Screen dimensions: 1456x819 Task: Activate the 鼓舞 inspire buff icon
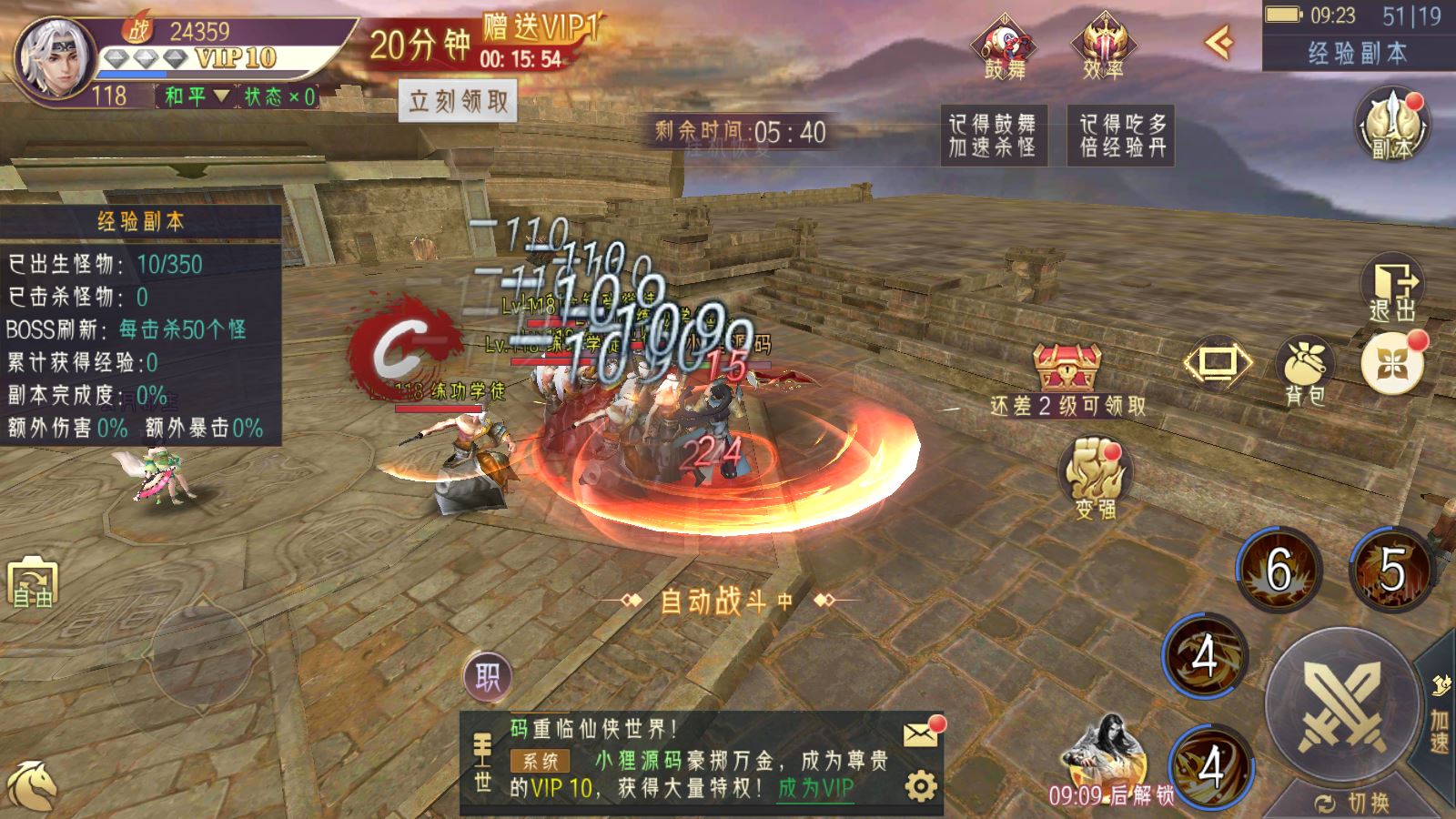point(1005,45)
